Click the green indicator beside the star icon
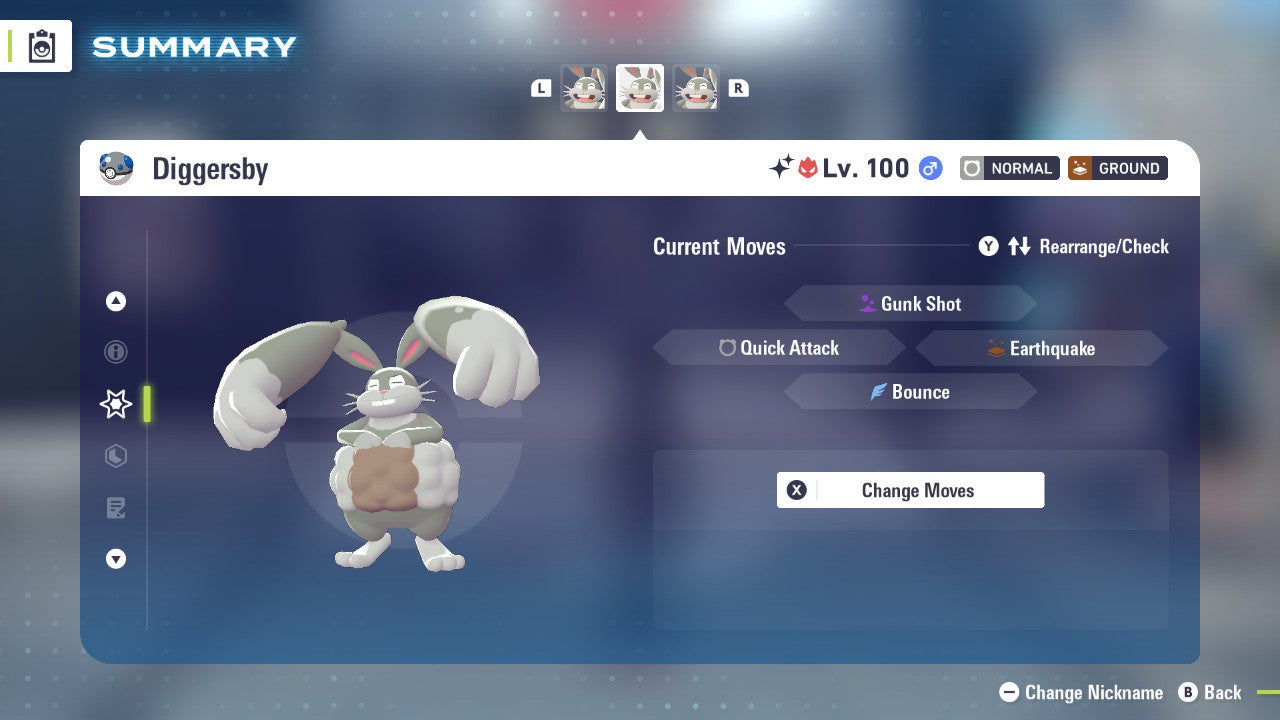This screenshot has height=720, width=1280. click(x=146, y=404)
